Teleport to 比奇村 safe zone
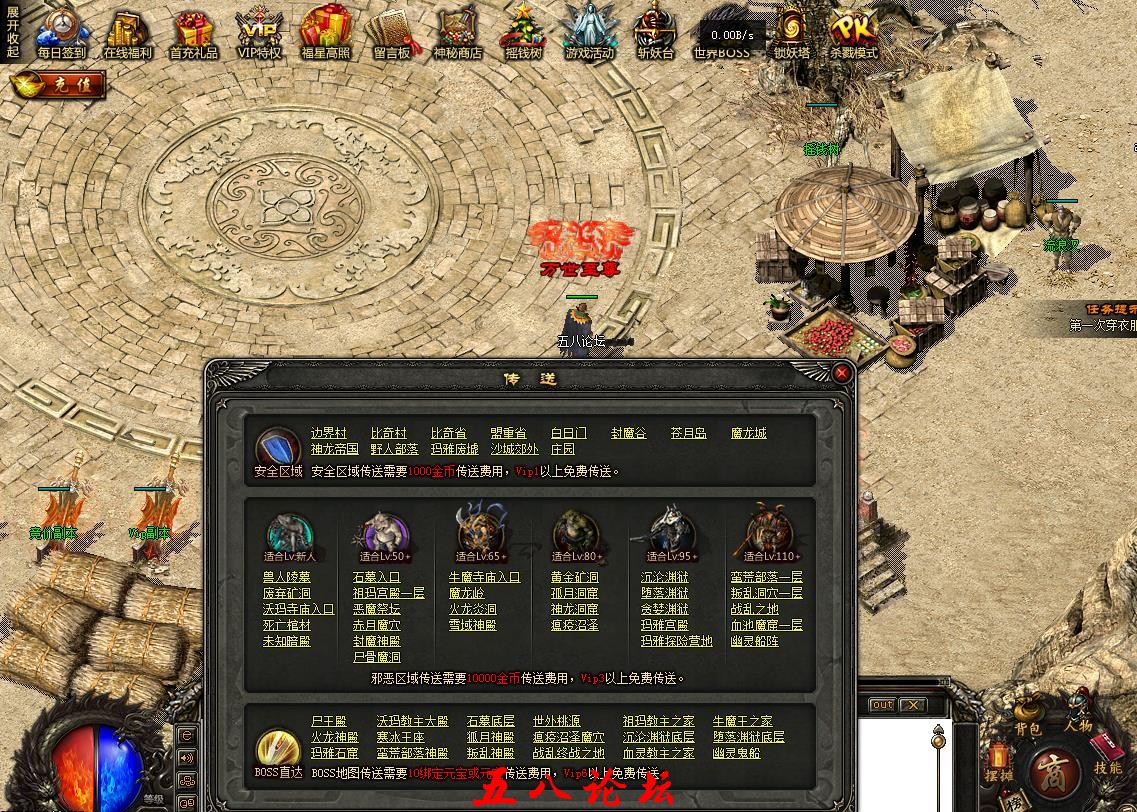 (x=389, y=433)
